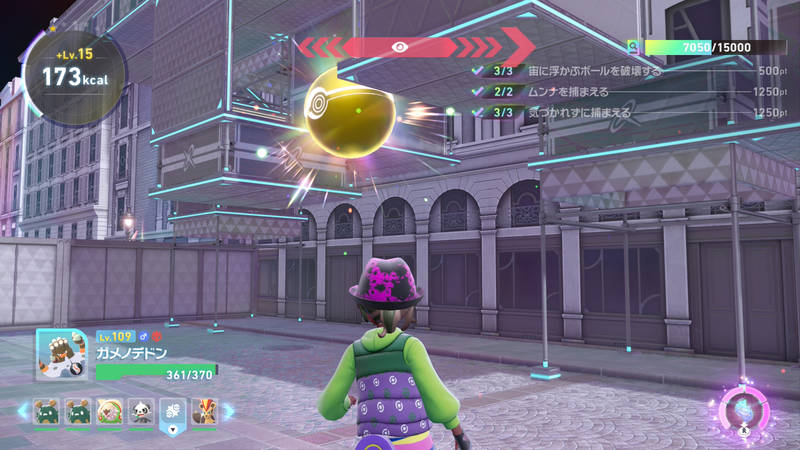Pick the red-crested Pokémon party slot
Screen dimensions: 800x450
[204, 411]
